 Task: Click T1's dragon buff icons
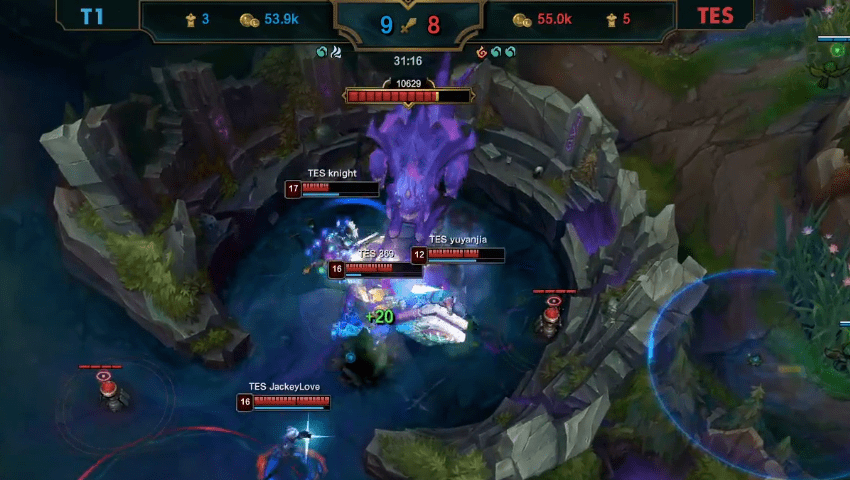click(329, 52)
